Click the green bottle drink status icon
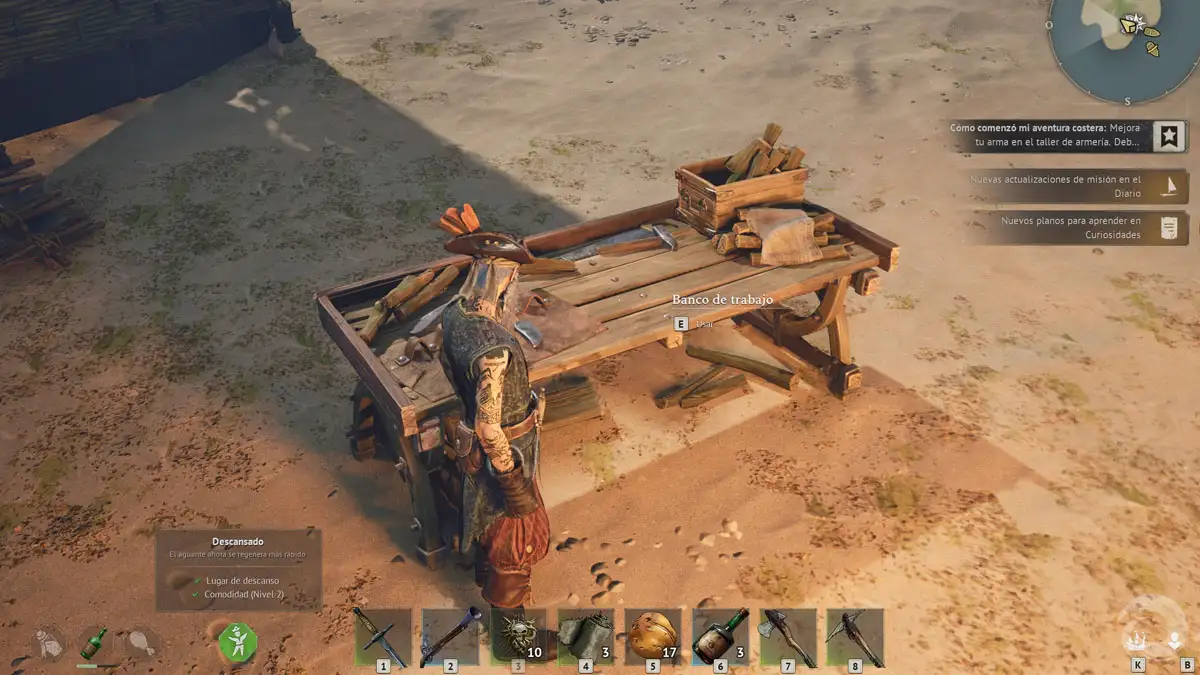The width and height of the screenshot is (1200, 675). coord(95,642)
